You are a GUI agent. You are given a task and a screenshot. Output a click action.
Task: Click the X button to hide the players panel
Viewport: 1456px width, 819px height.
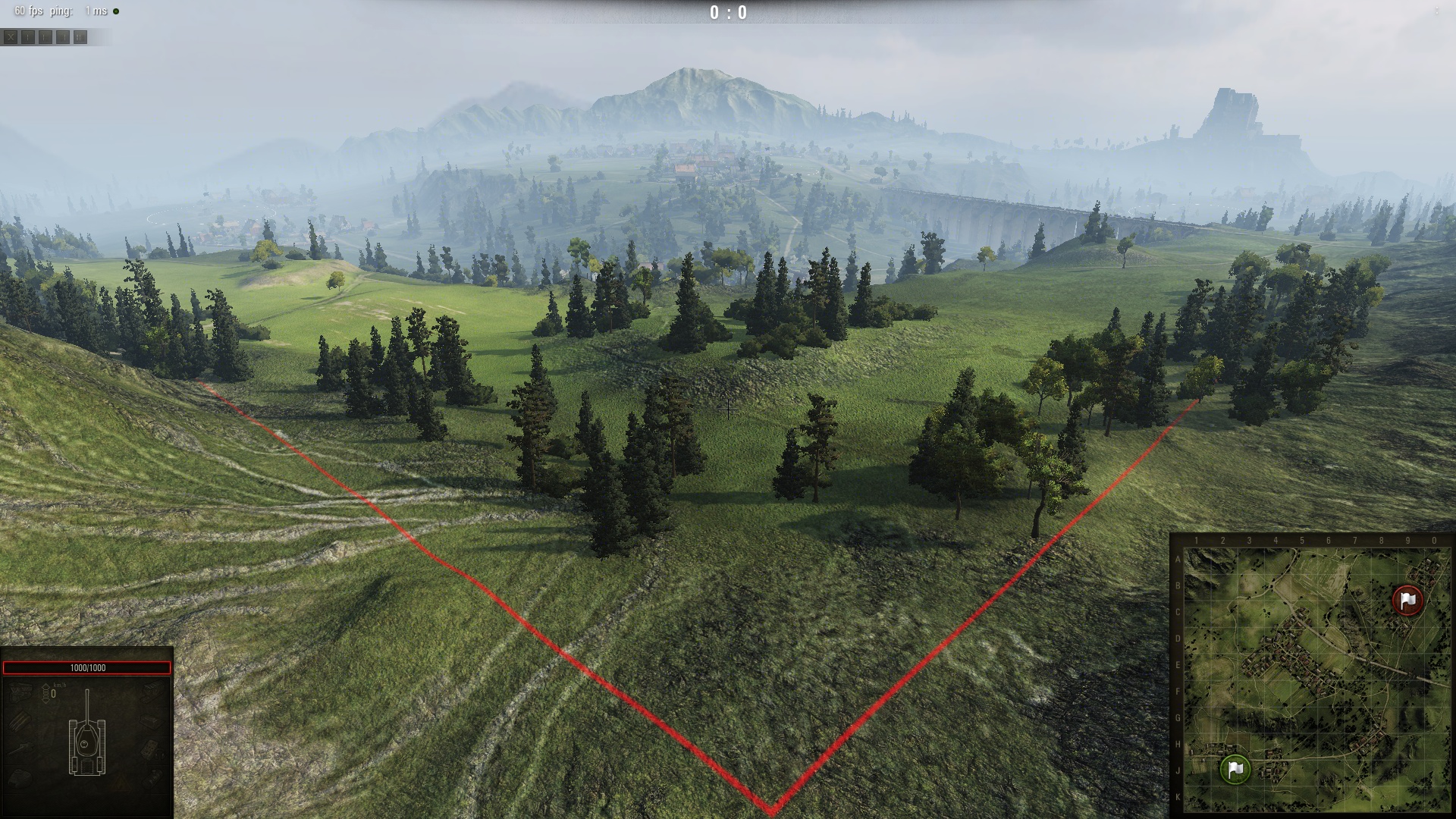[10, 36]
